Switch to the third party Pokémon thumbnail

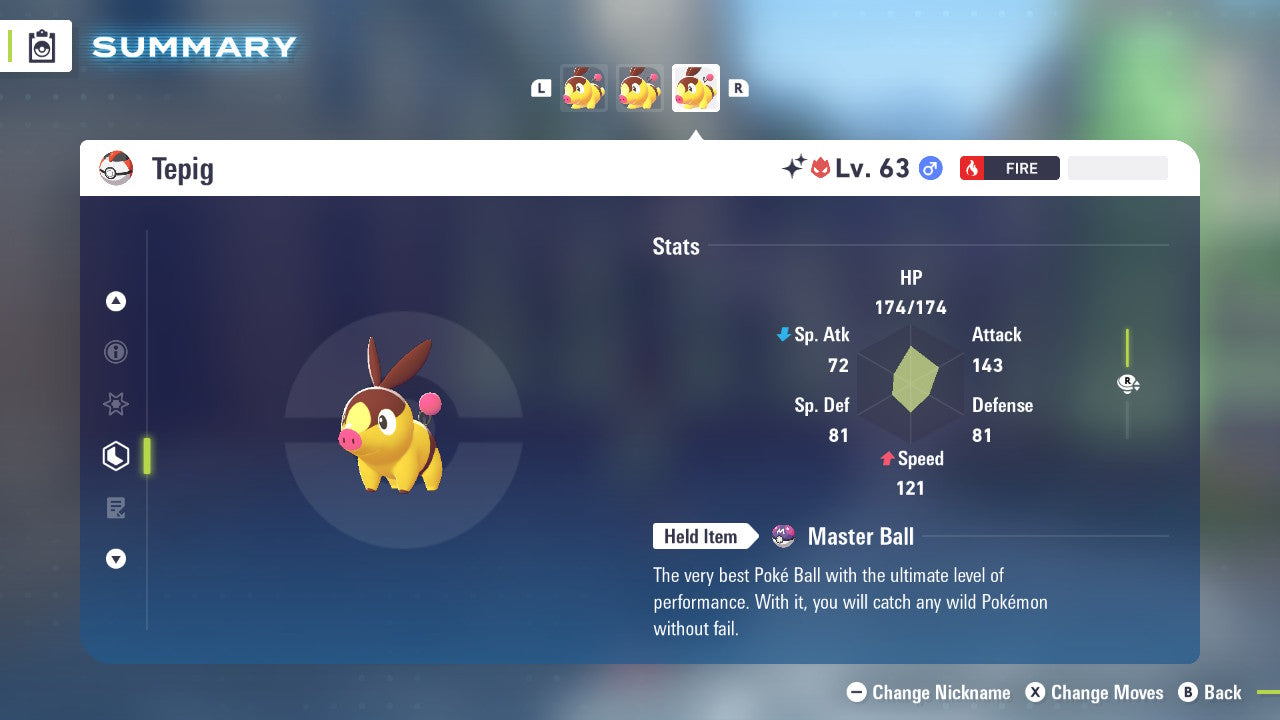pos(695,87)
